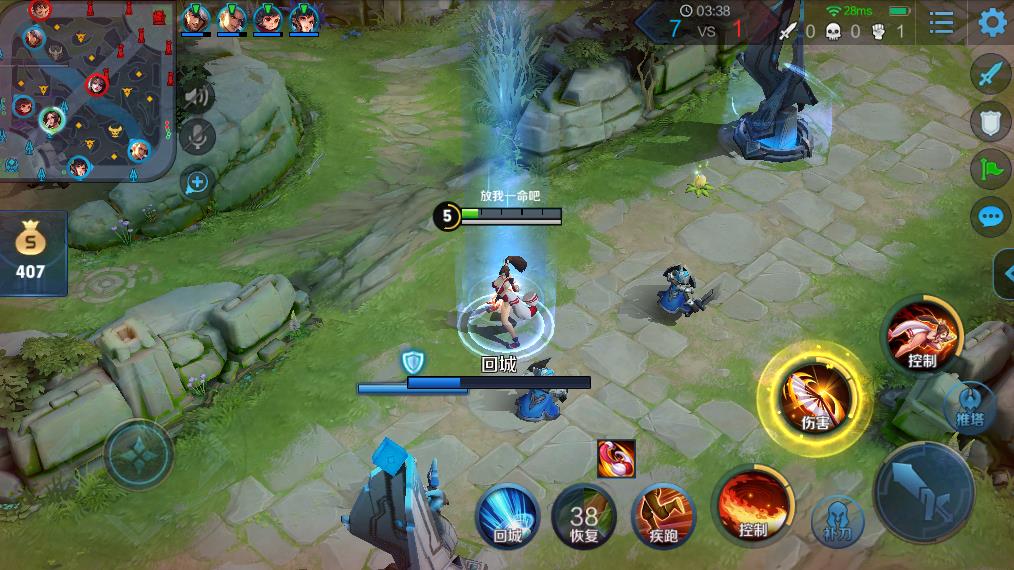Screen dimensions: 1014x570
Task: Activate the 回城 recall ability
Action: coord(508,515)
